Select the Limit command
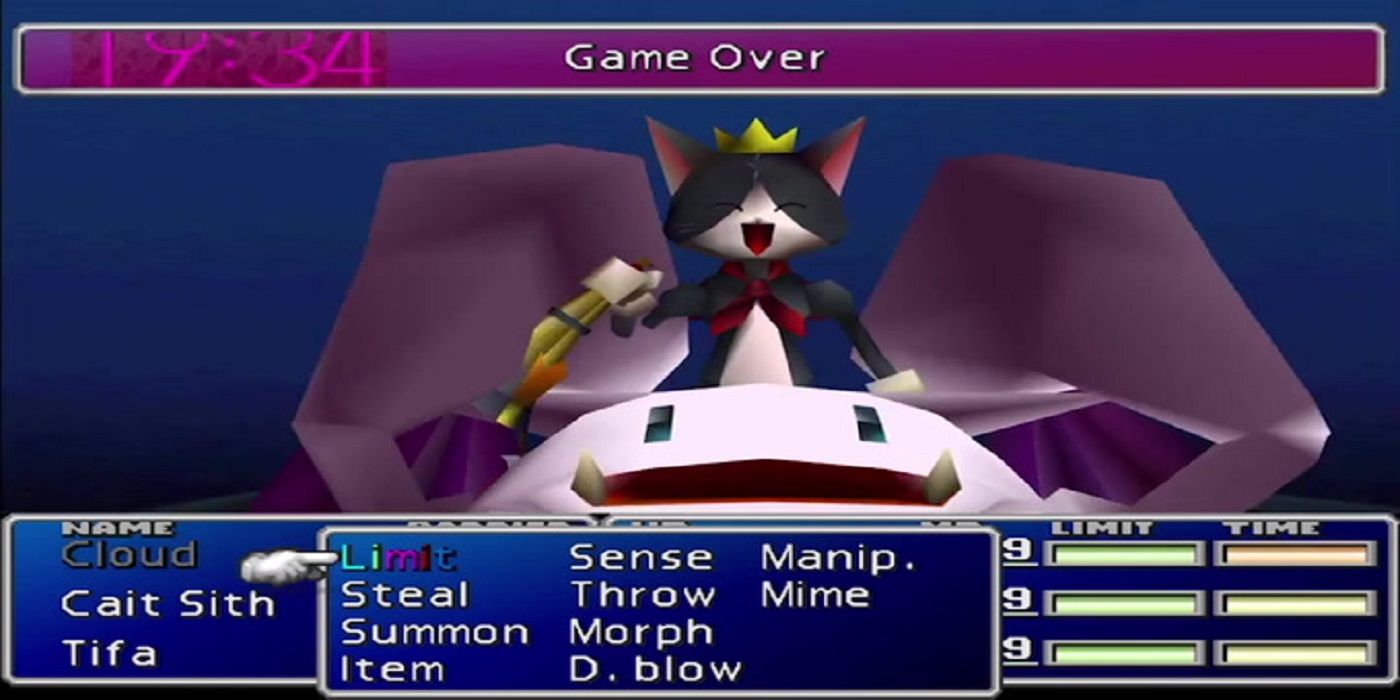 (397, 557)
